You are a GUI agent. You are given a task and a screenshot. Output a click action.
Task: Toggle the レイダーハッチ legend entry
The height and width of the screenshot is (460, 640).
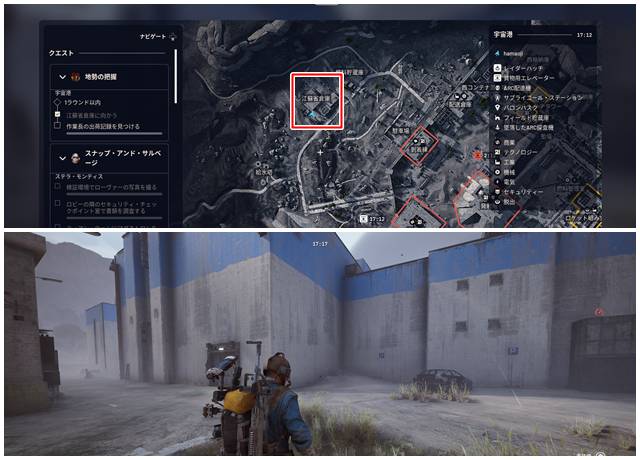(x=526, y=68)
